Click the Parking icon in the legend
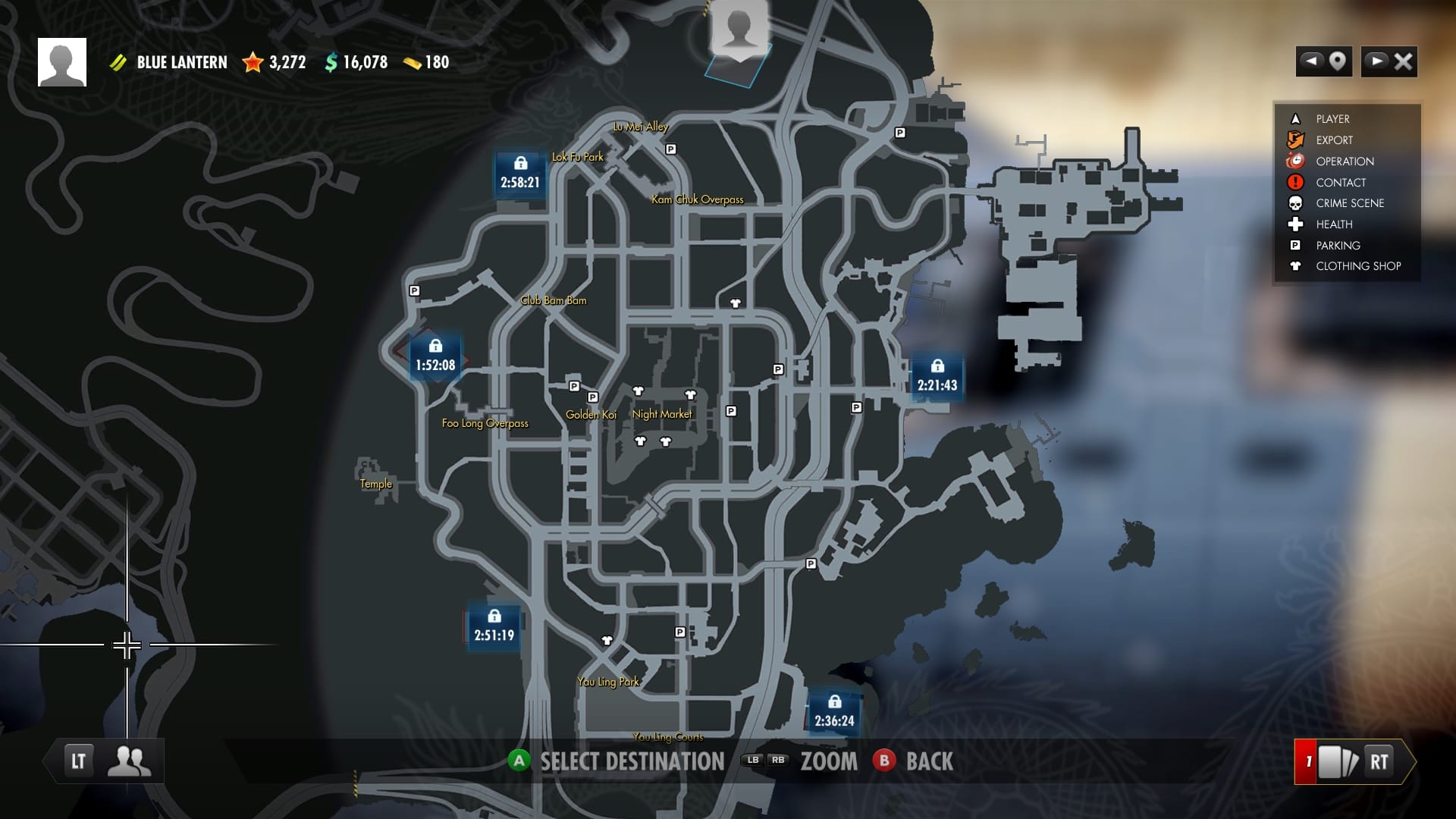This screenshot has height=819, width=1456. point(1294,245)
